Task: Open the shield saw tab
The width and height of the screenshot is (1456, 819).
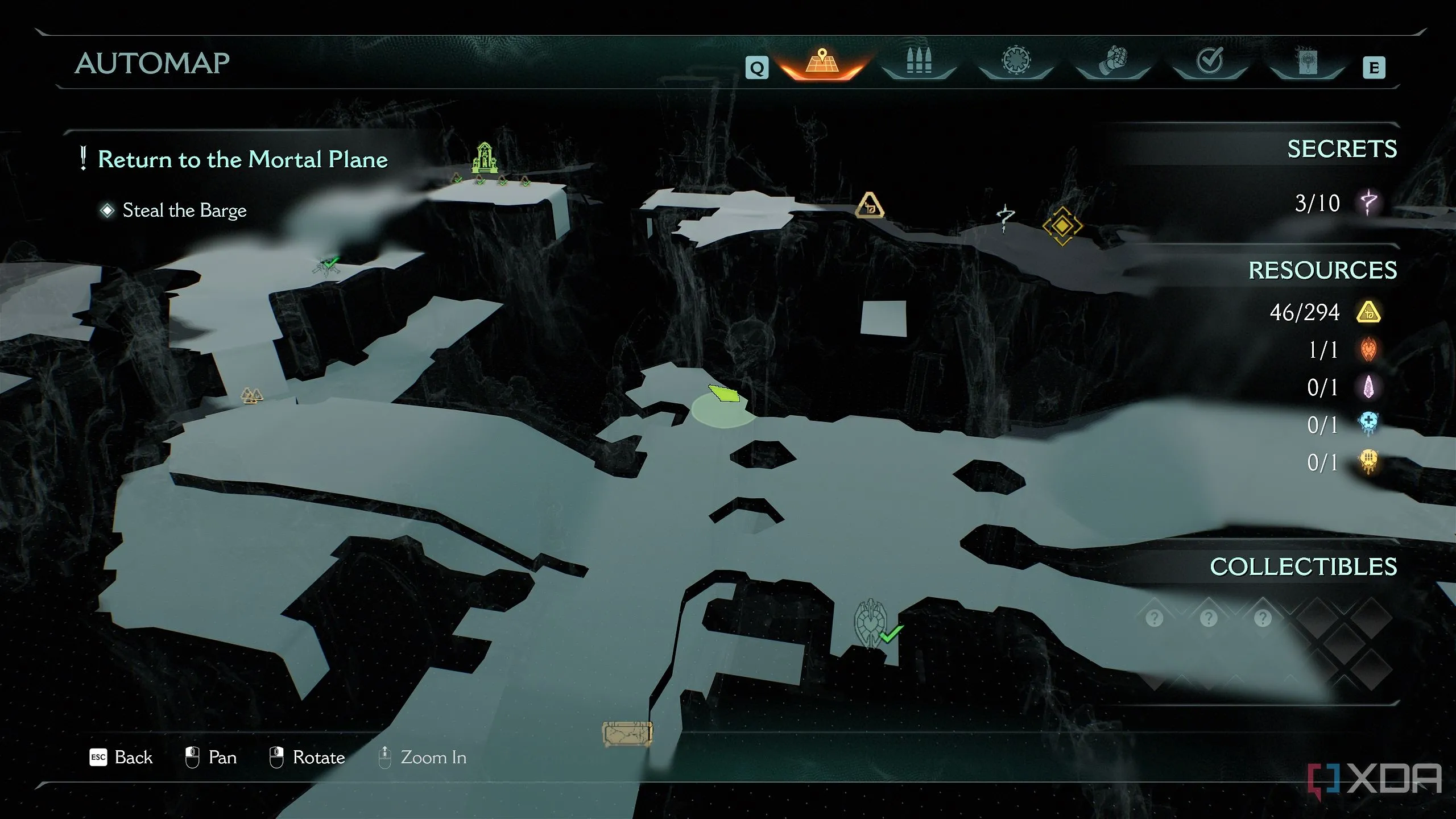Action: tap(1016, 61)
